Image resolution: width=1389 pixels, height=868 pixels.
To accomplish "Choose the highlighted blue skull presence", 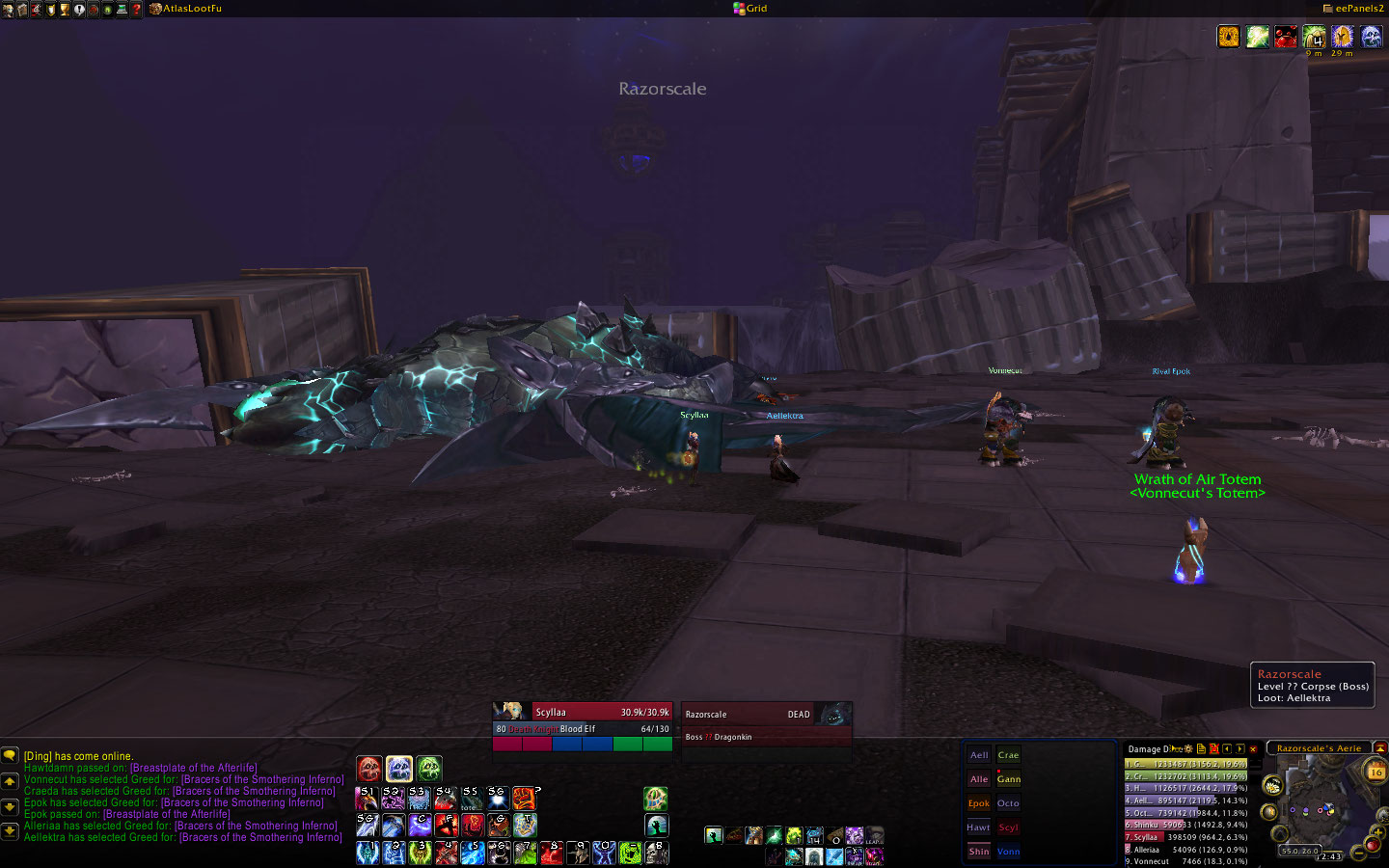I will click(399, 769).
